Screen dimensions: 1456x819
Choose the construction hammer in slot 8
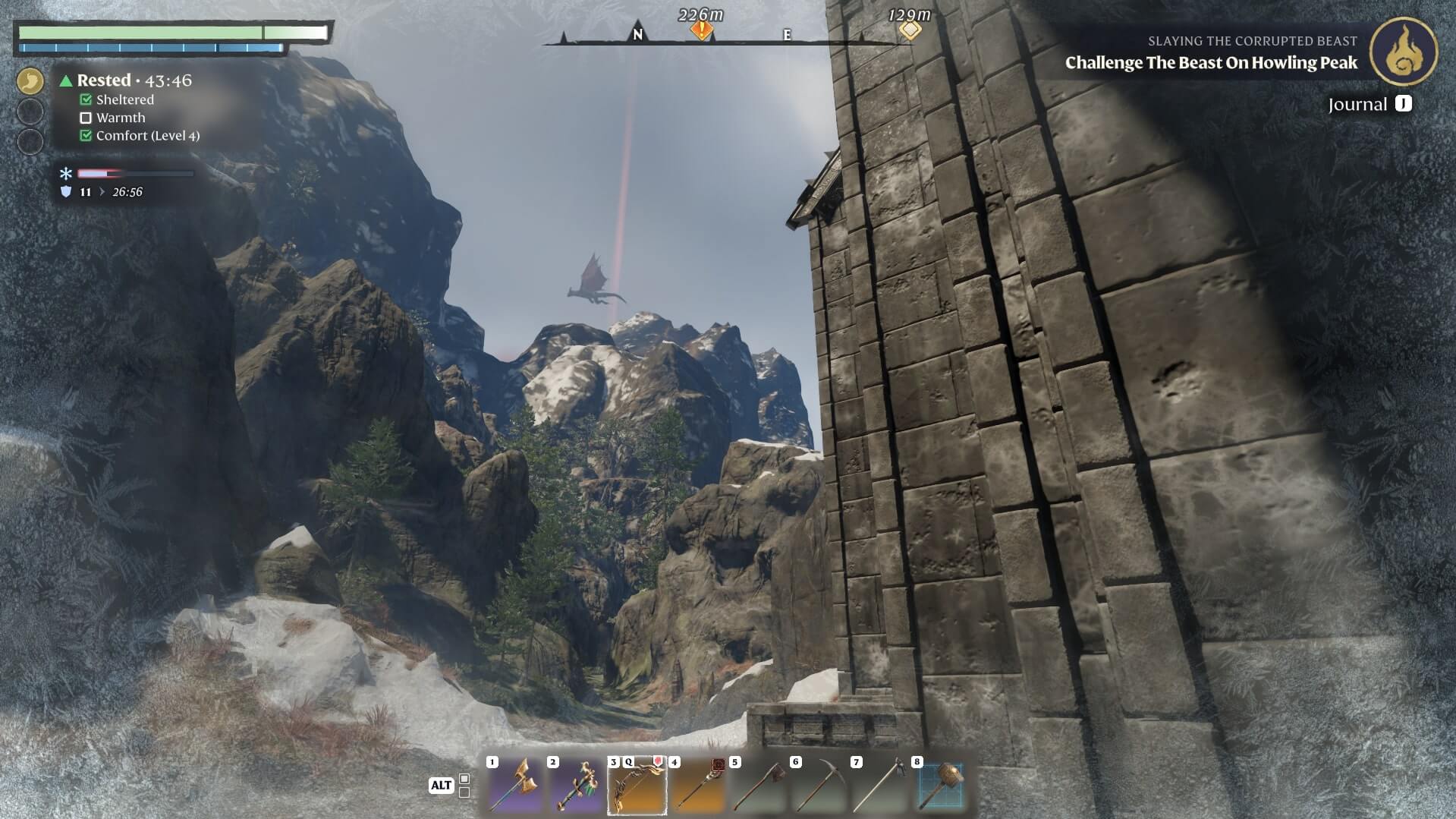coord(940,786)
